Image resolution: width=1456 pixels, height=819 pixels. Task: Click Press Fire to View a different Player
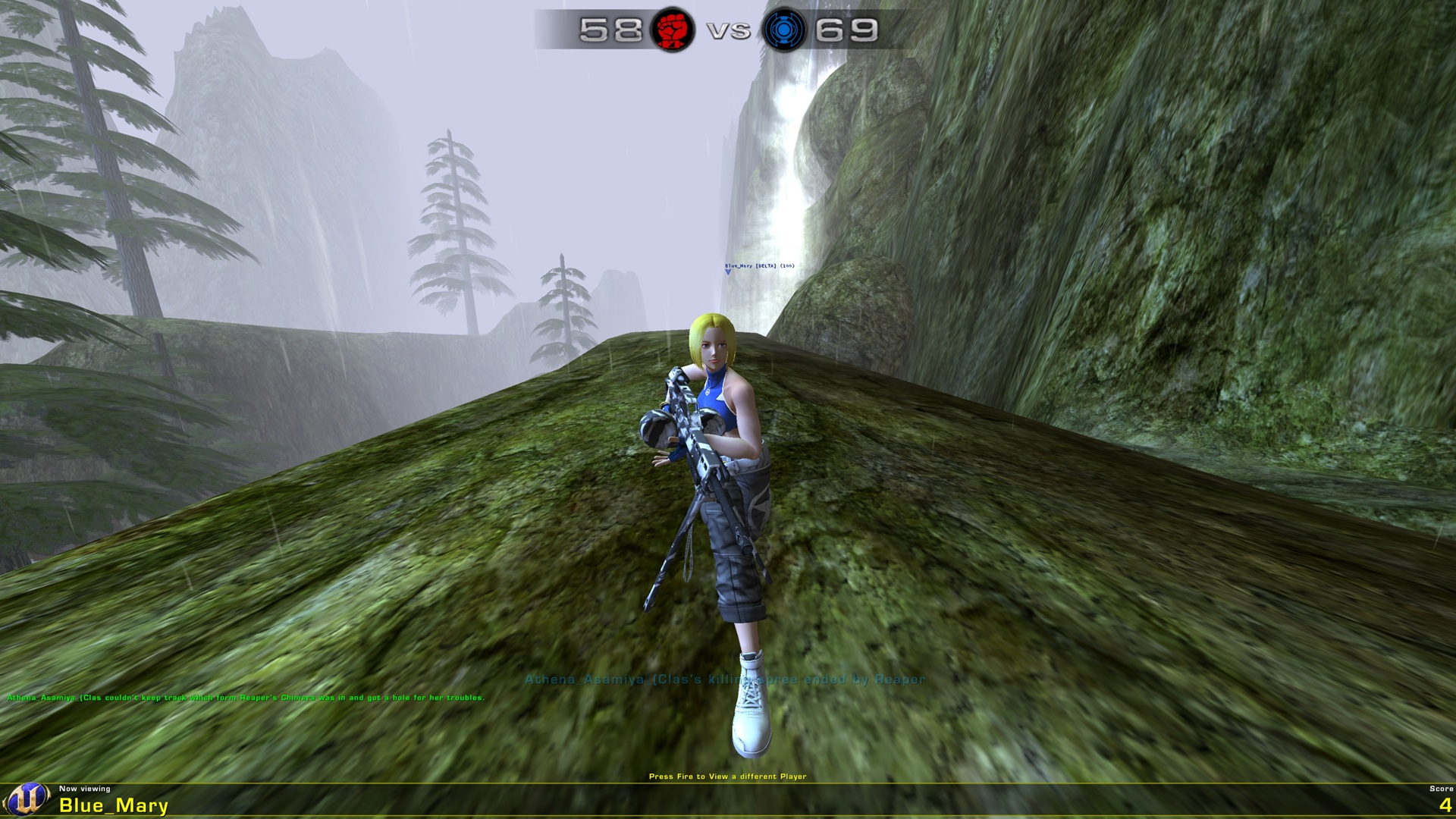[728, 776]
